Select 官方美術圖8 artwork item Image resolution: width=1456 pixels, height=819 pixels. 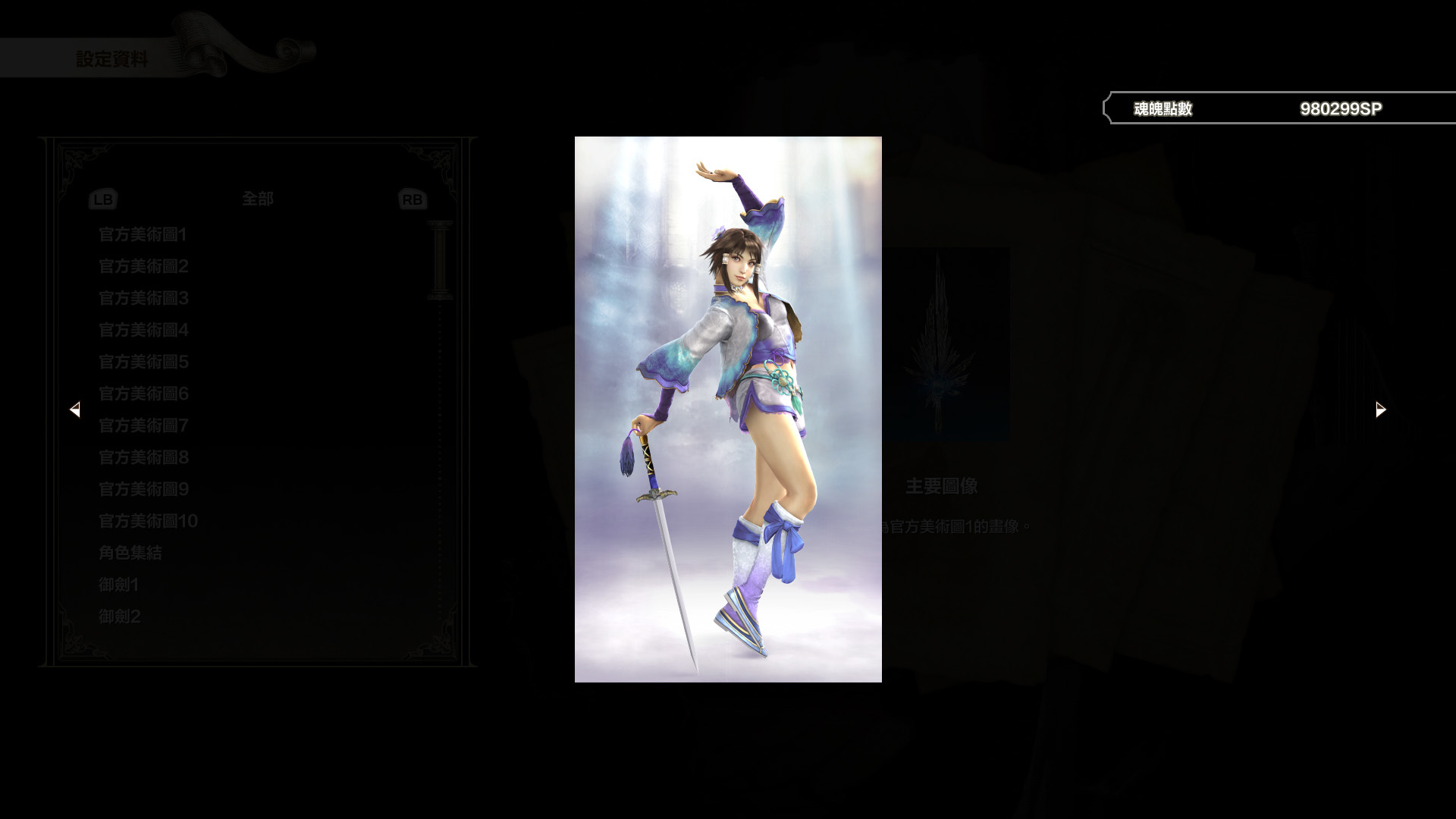(x=143, y=458)
